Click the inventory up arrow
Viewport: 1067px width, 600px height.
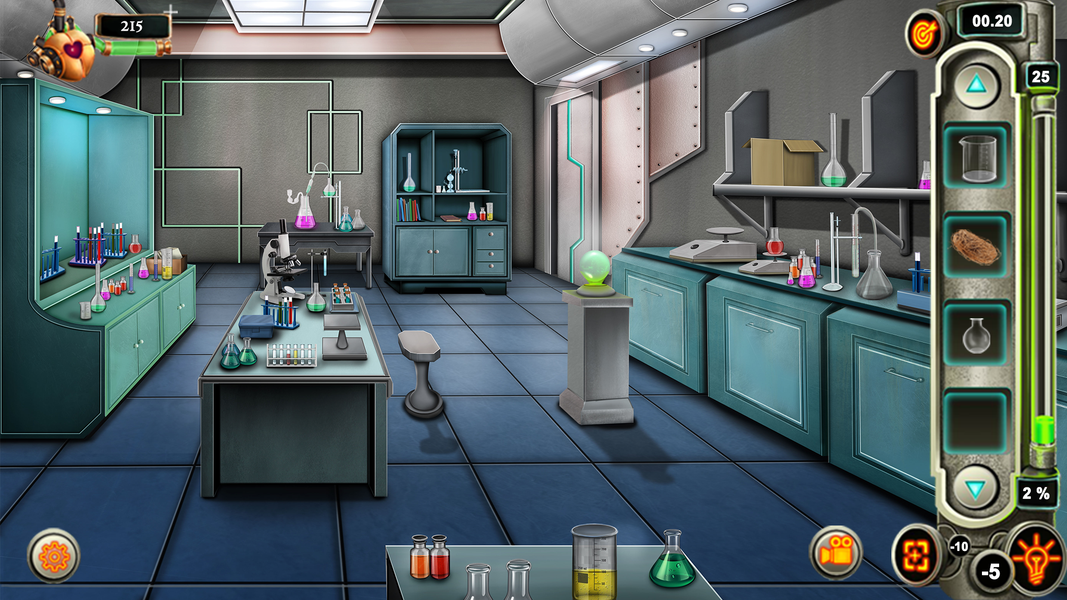pos(976,85)
